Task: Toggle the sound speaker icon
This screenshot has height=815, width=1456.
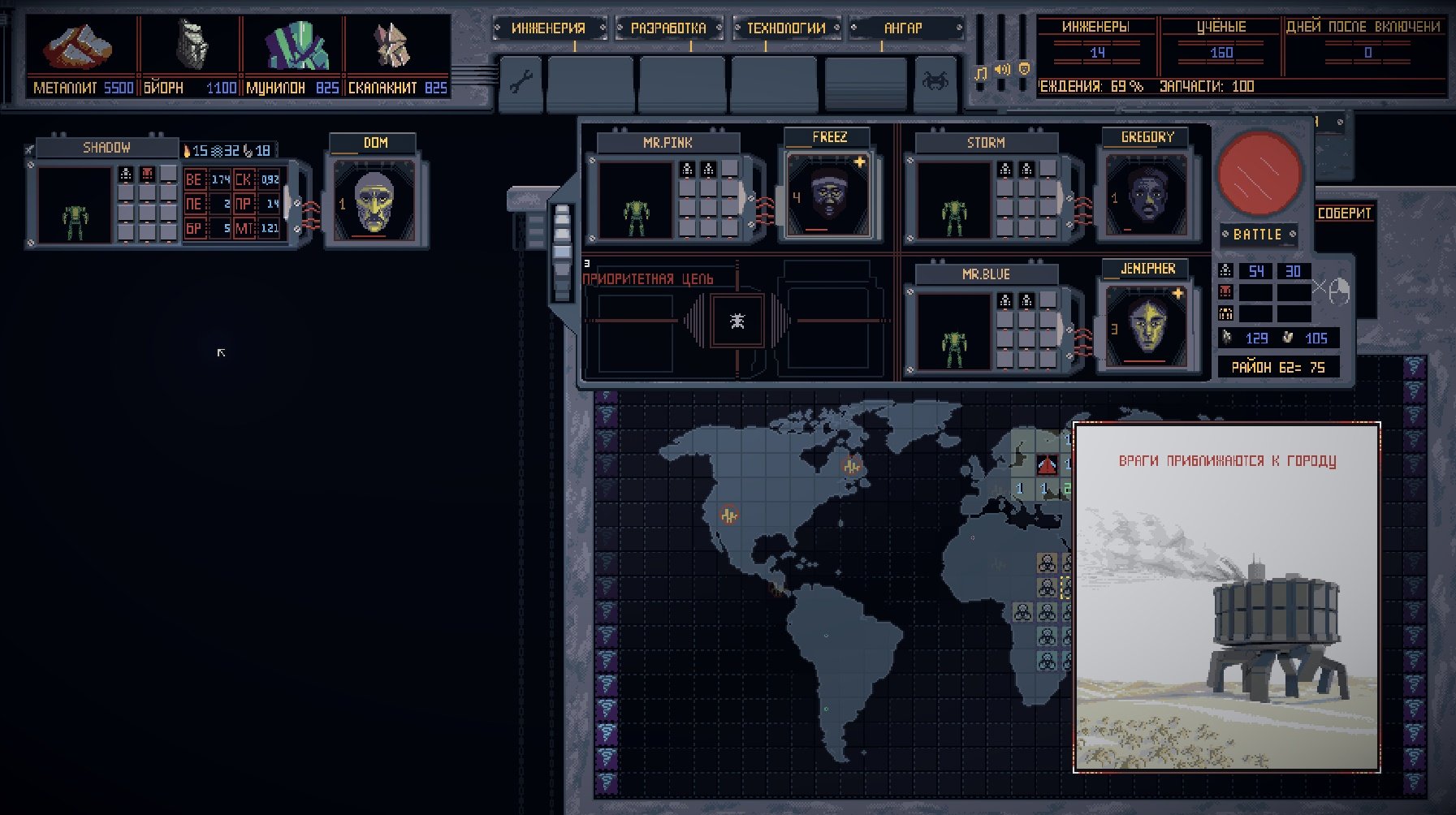Action: (1003, 70)
